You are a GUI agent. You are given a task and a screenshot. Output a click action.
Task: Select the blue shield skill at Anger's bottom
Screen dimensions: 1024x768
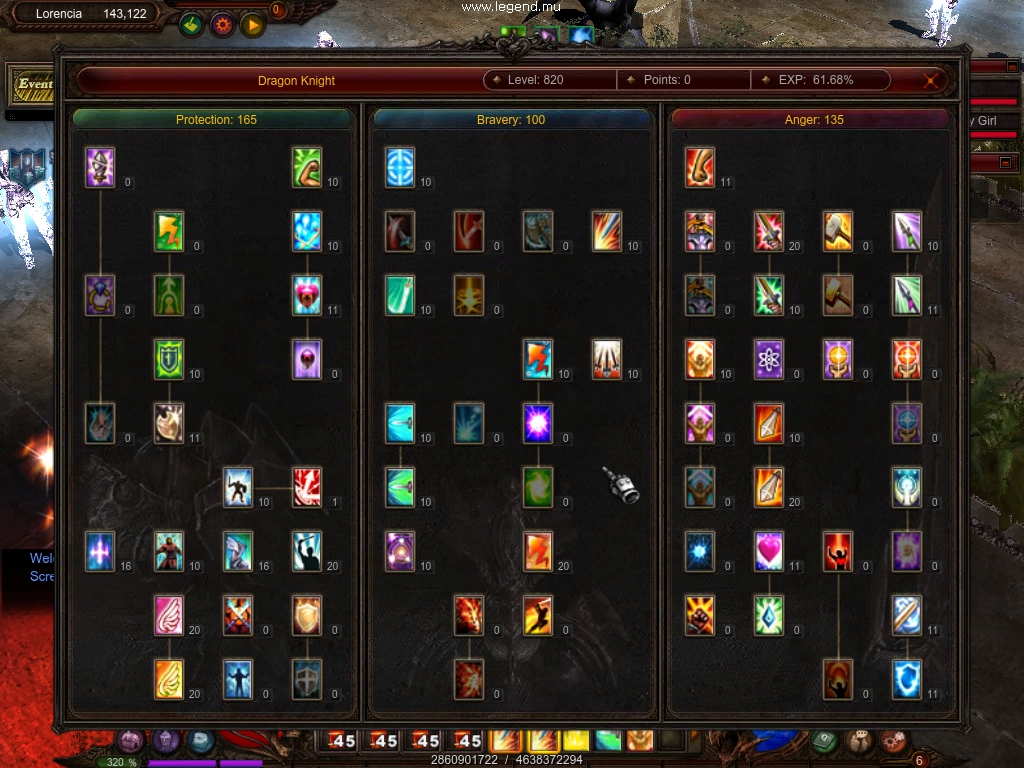click(x=907, y=679)
